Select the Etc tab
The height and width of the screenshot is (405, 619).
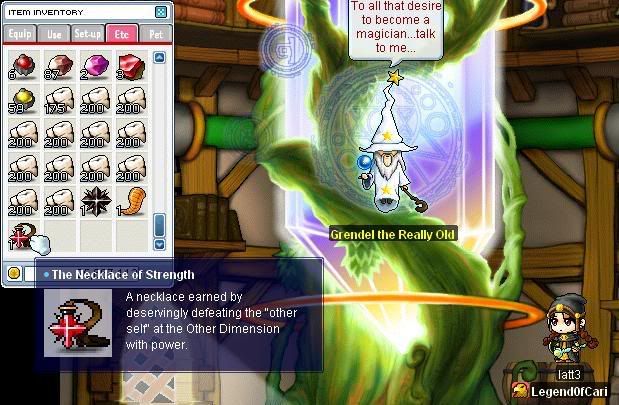(122, 34)
